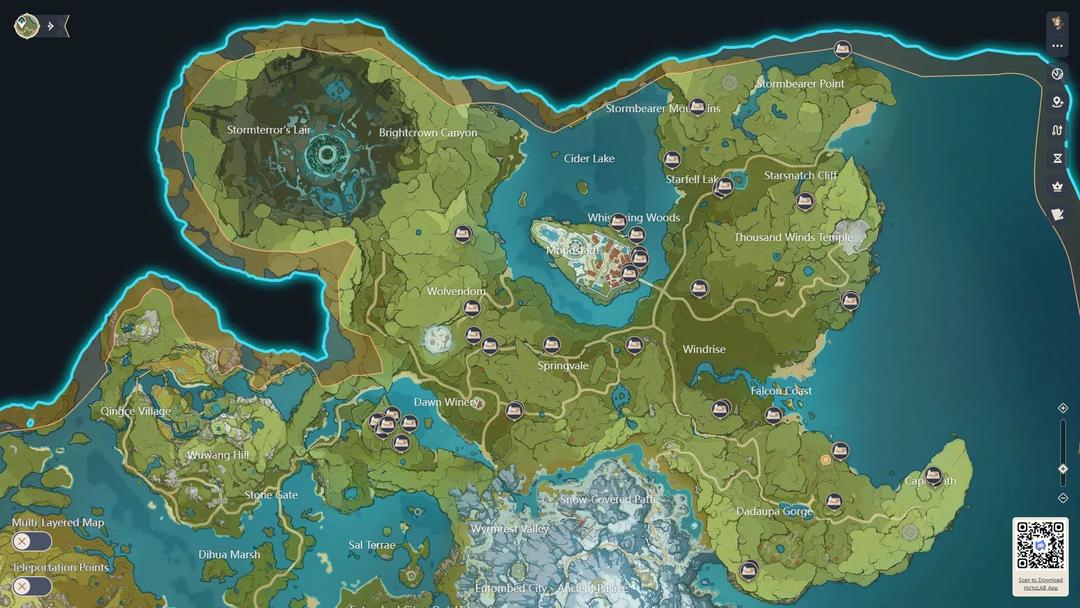1080x608 pixels.
Task: Click the marker next to Springvale label
Action: tap(552, 345)
